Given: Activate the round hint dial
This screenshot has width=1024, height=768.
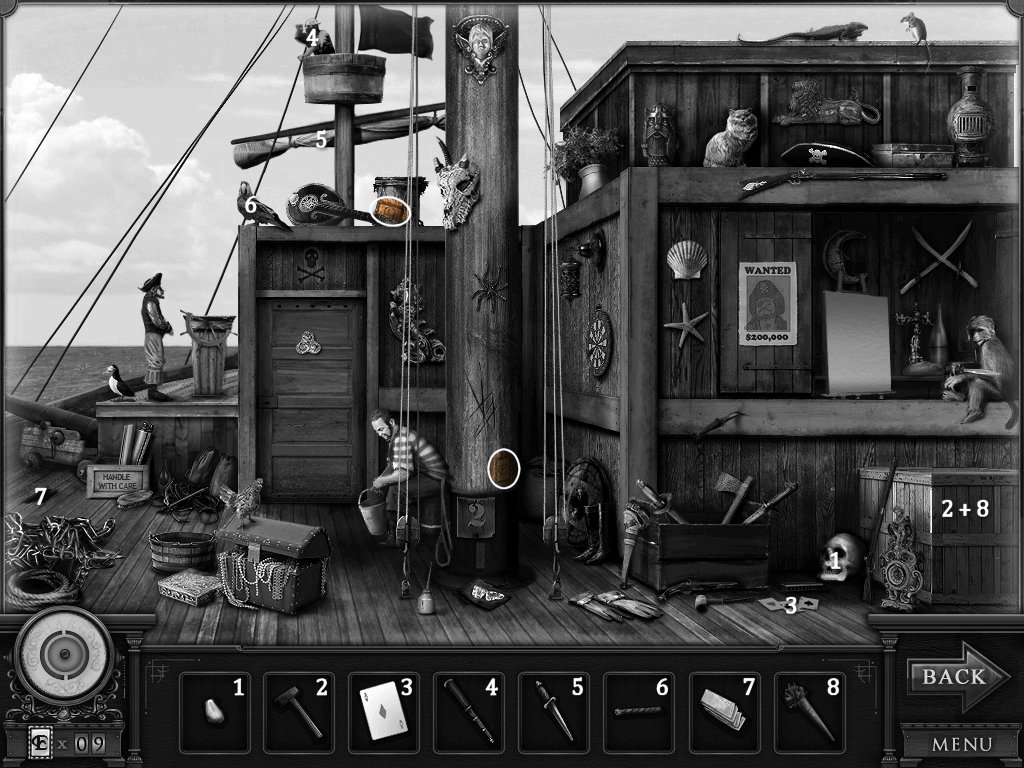Looking at the screenshot, I should (62, 655).
